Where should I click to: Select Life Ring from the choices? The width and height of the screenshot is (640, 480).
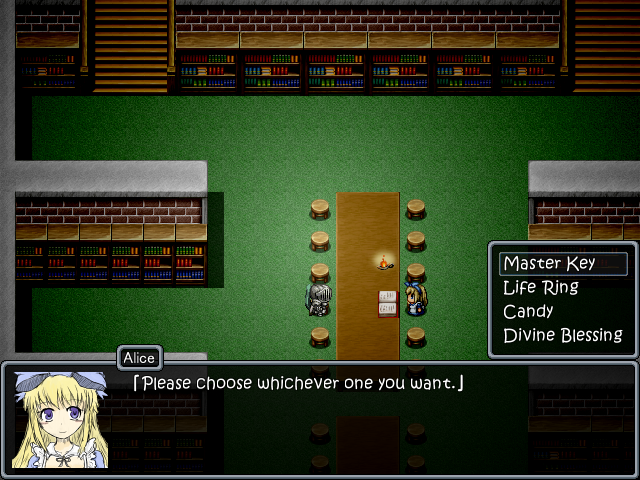tap(541, 288)
